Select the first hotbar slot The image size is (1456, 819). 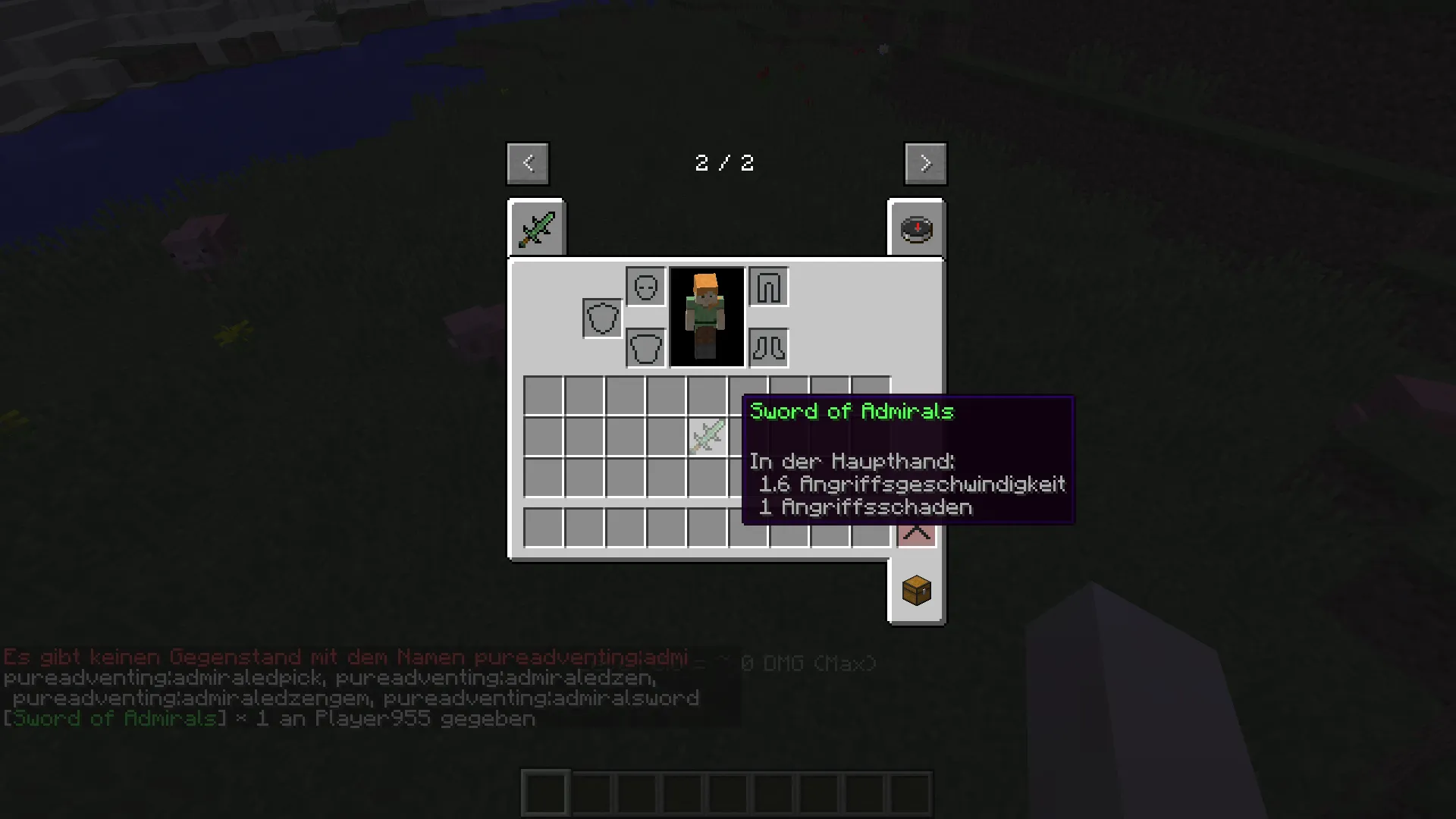tap(544, 791)
